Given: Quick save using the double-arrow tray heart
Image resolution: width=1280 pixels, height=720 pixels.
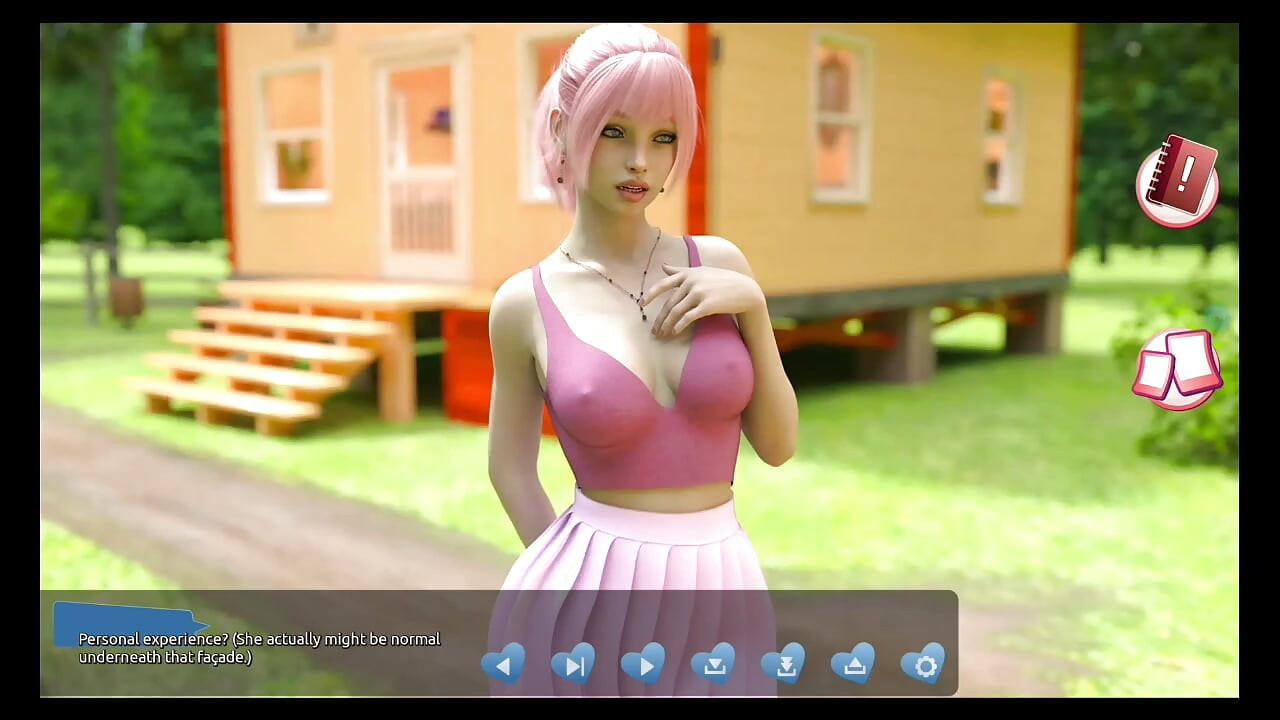Looking at the screenshot, I should [783, 664].
